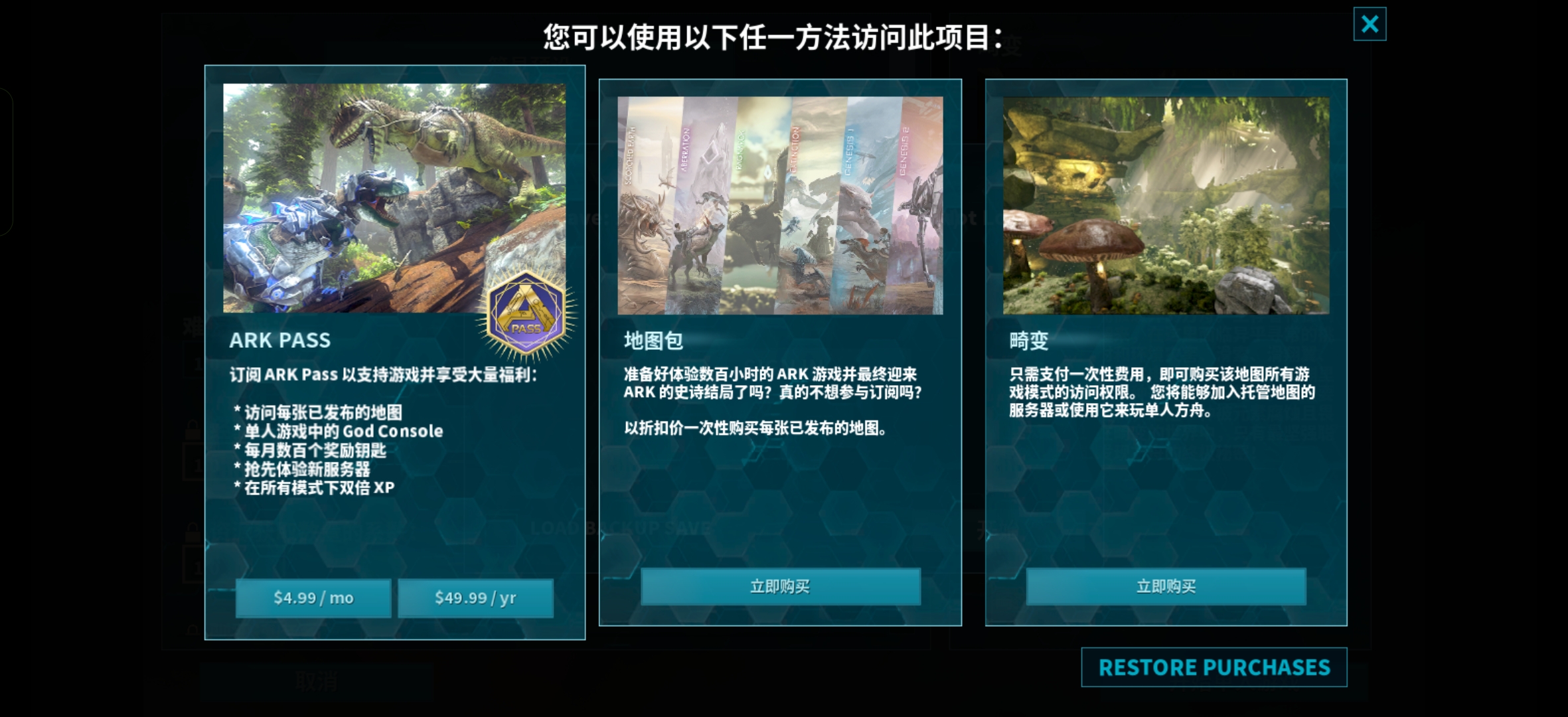Click 立即购买 under the map pack
Screen dimensions: 1568x717
[x=781, y=586]
